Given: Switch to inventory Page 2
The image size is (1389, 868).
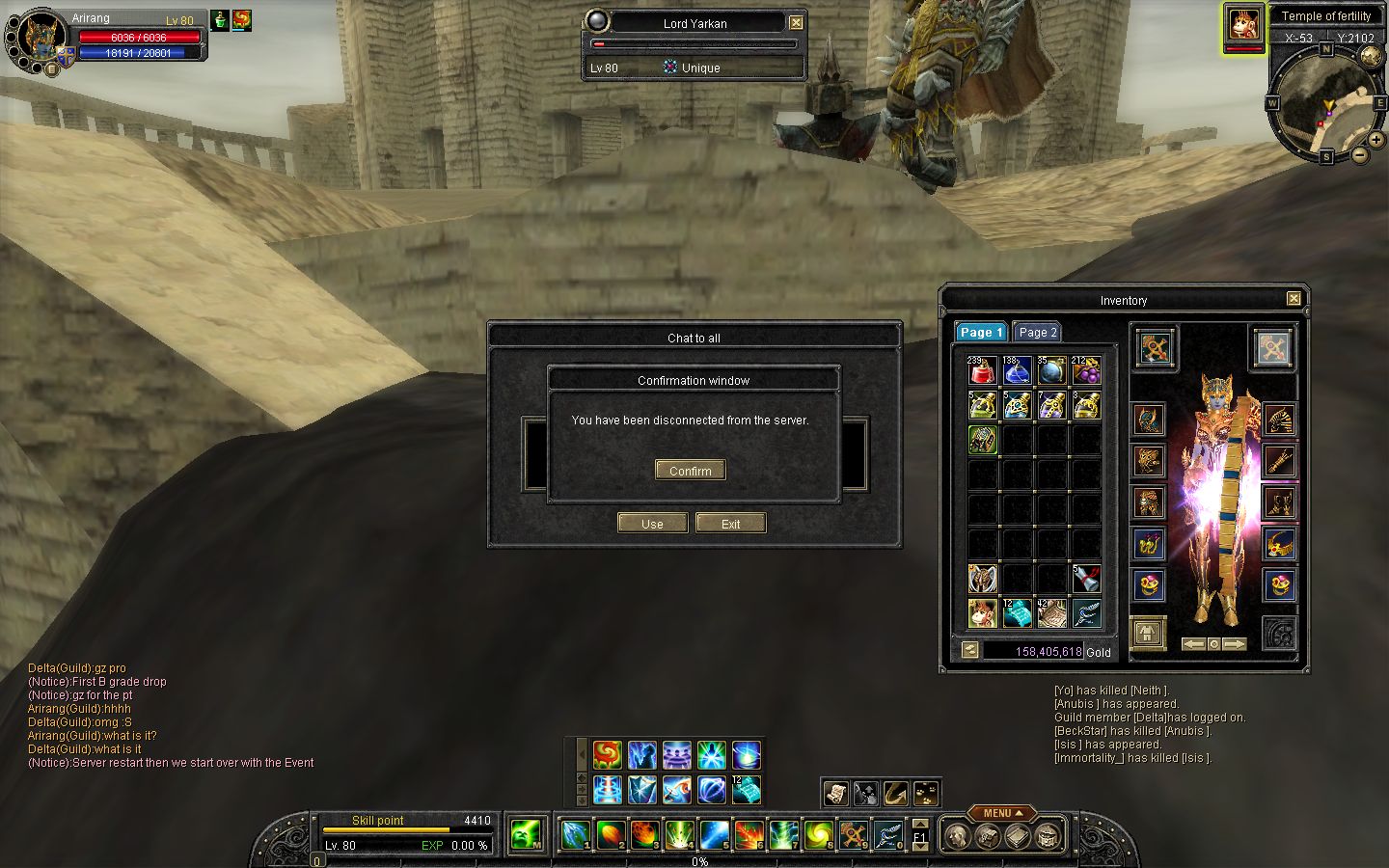Looking at the screenshot, I should 1037,332.
